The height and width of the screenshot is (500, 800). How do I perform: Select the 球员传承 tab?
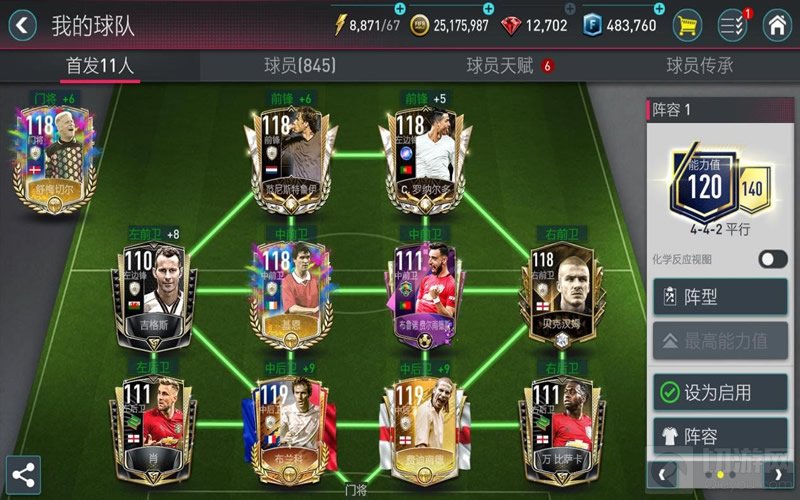[699, 66]
